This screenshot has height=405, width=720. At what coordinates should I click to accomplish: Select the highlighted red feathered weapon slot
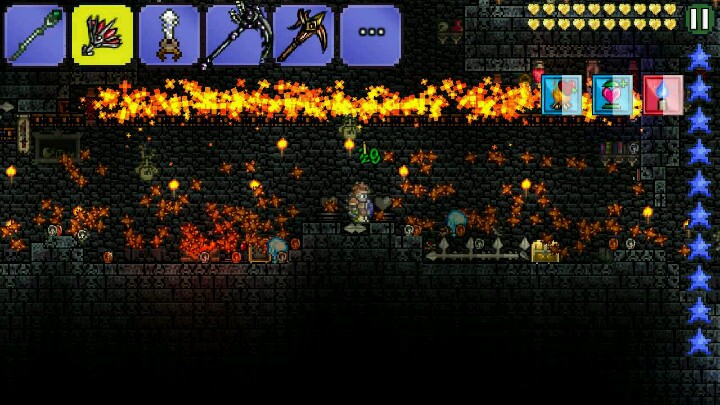coord(102,35)
